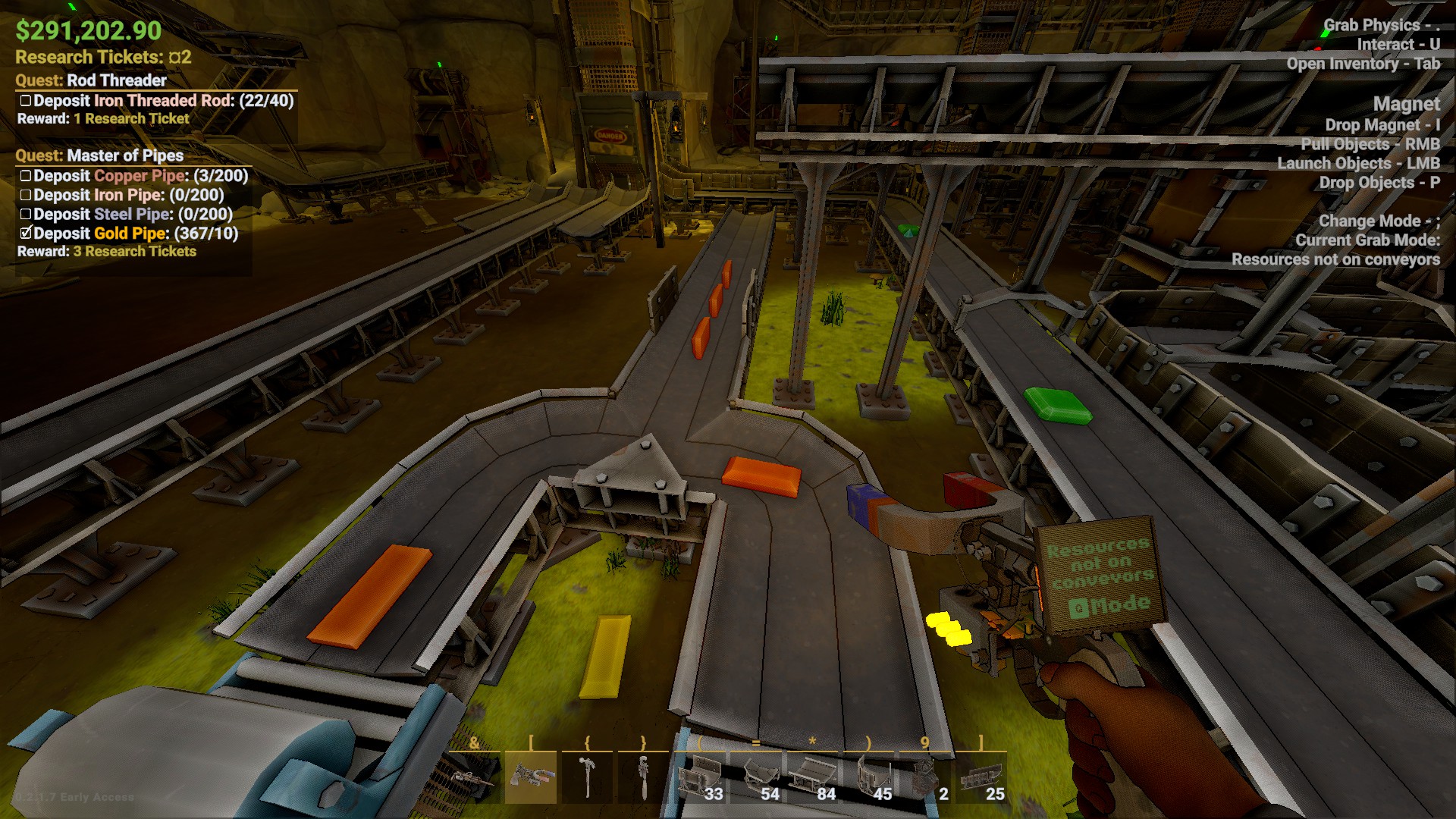Click the Deposit Copper Pipe objective checkbox
The image size is (1456, 819).
coord(26,176)
